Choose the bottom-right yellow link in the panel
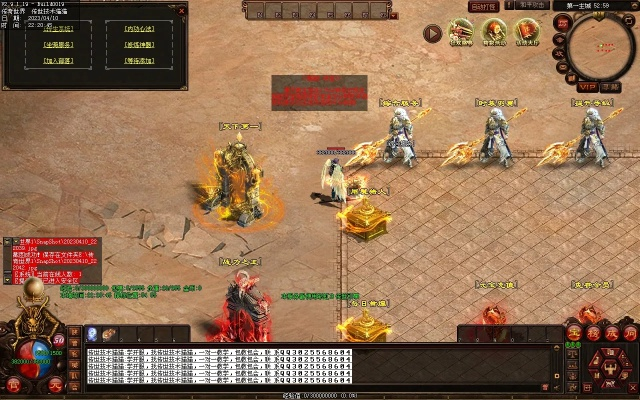 pyautogui.click(x=140, y=60)
